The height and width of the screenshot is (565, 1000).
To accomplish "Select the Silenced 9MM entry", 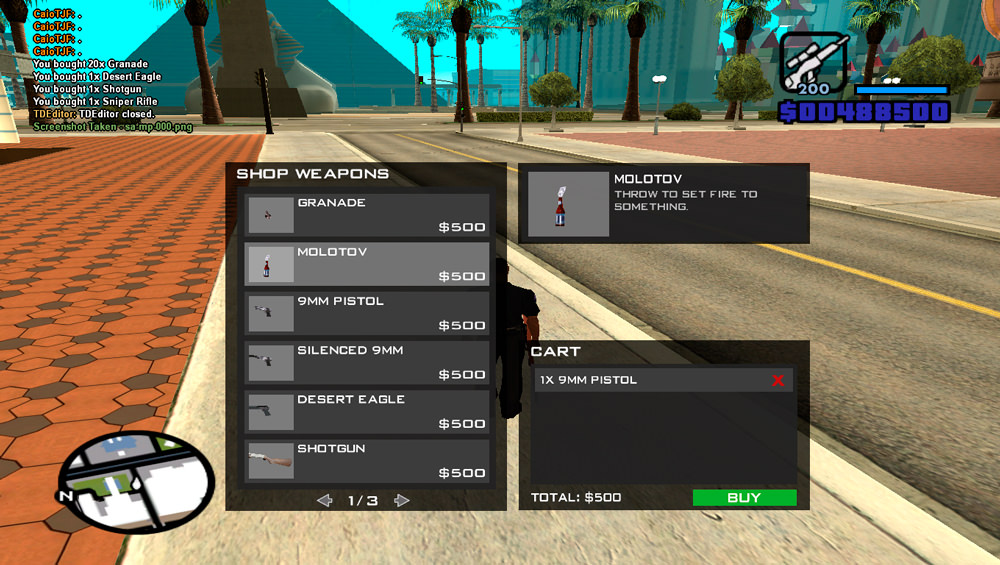I will coord(367,362).
